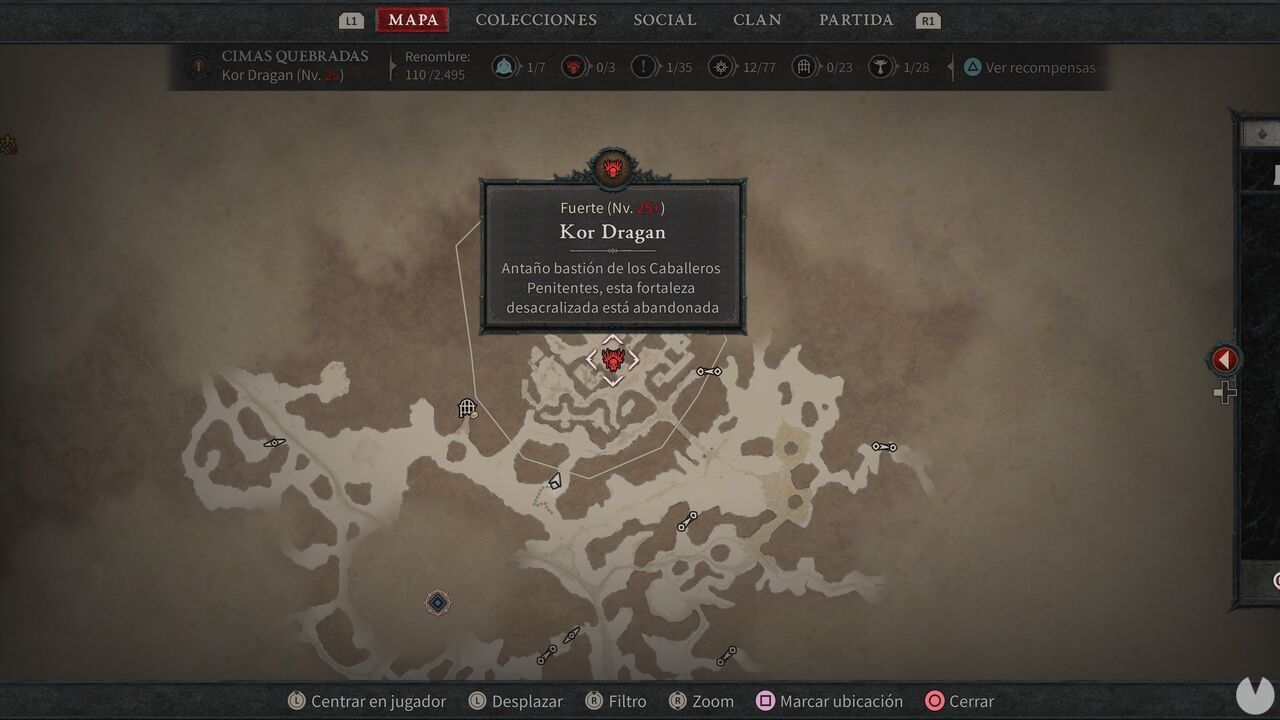Open the R1 next menu chevron
Image resolution: width=1280 pixels, height=720 pixels.
927,19
